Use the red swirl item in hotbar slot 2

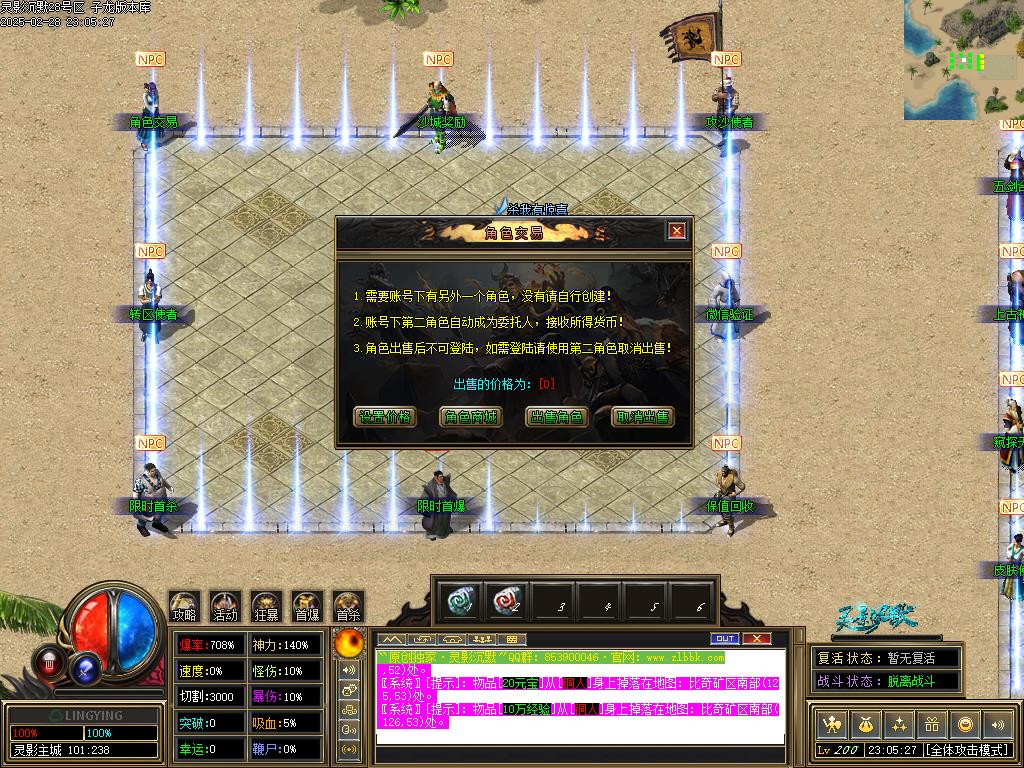coord(507,600)
